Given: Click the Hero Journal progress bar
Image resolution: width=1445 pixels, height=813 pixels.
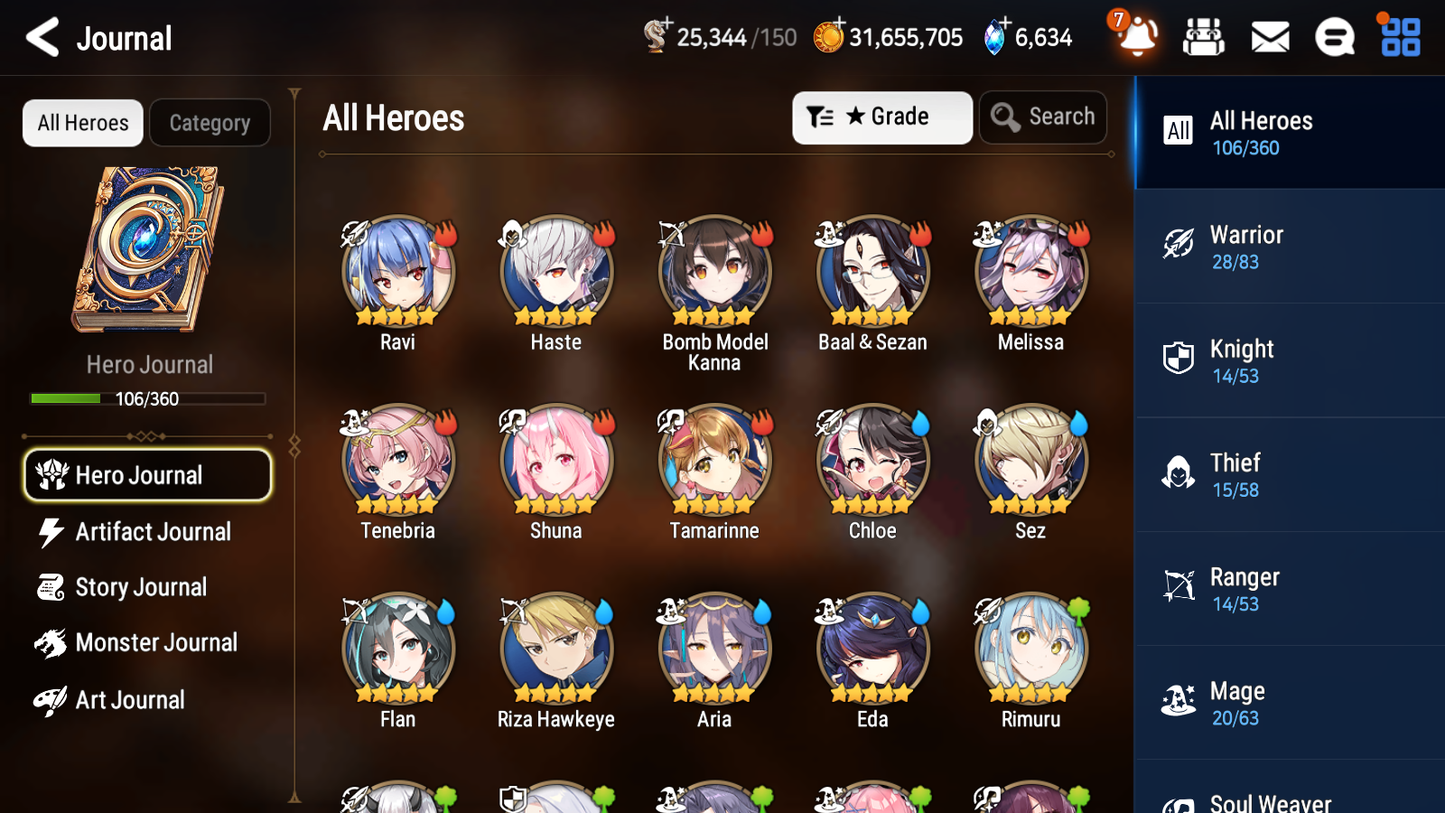Looking at the screenshot, I should 149,398.
